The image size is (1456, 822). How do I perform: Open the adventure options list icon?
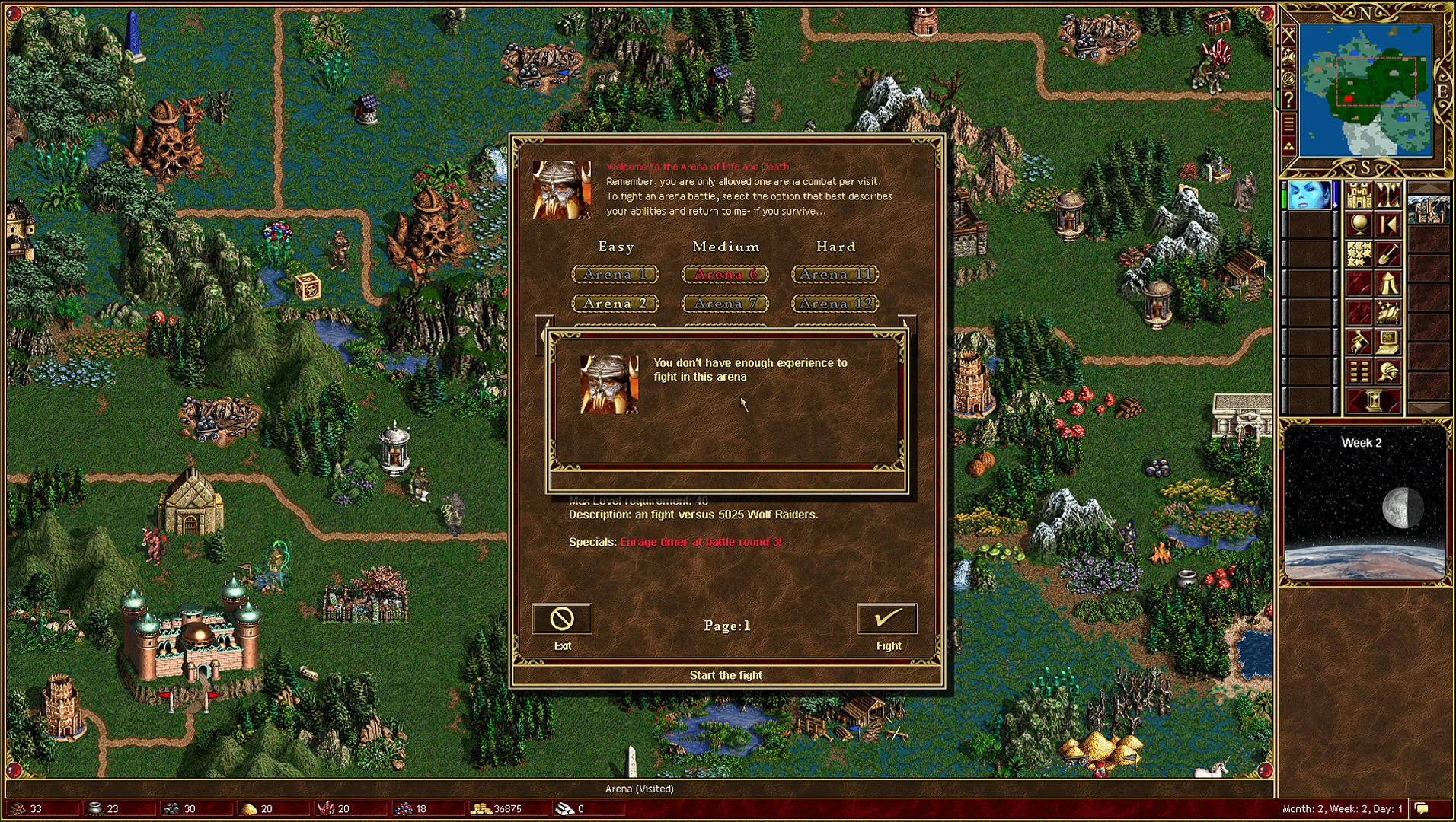(1359, 371)
